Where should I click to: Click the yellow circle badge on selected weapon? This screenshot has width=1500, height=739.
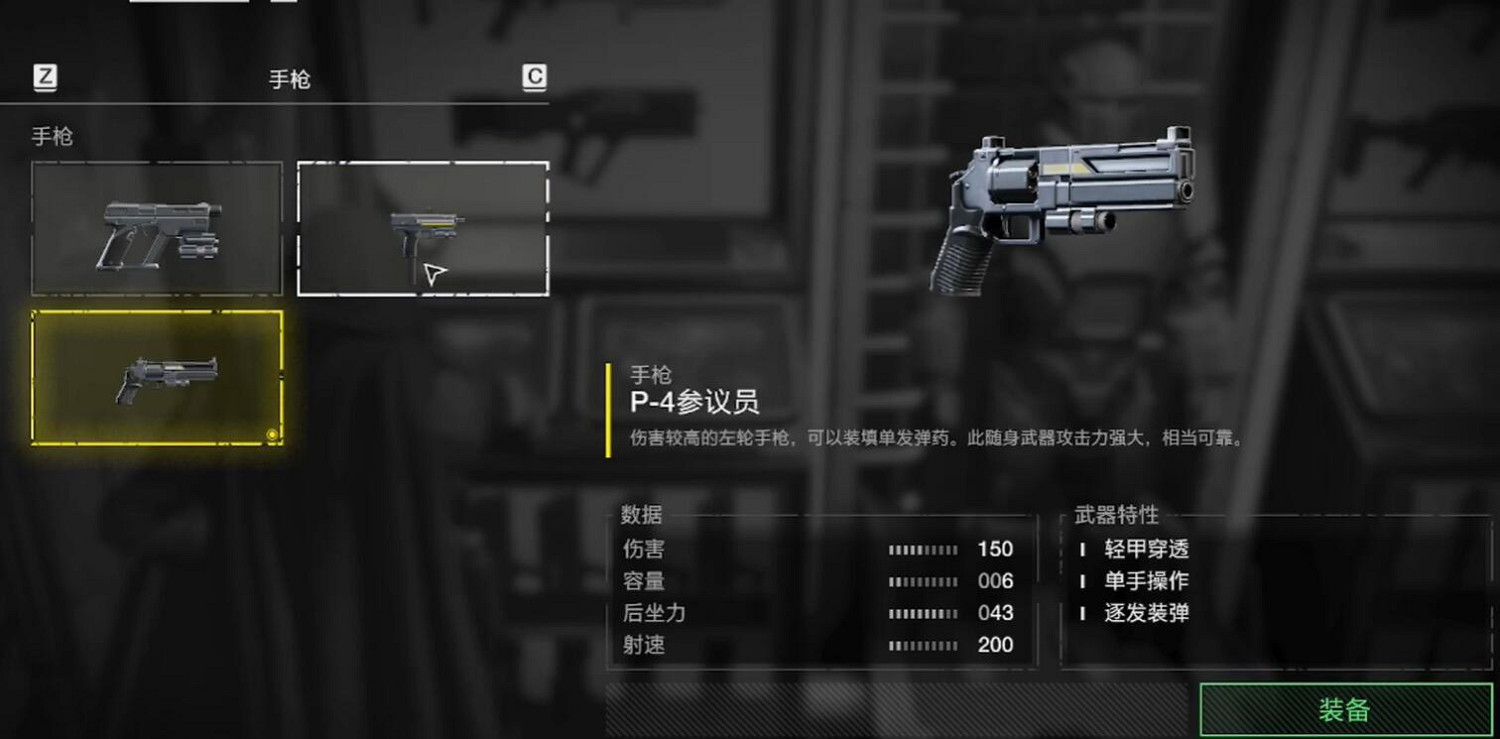(271, 436)
